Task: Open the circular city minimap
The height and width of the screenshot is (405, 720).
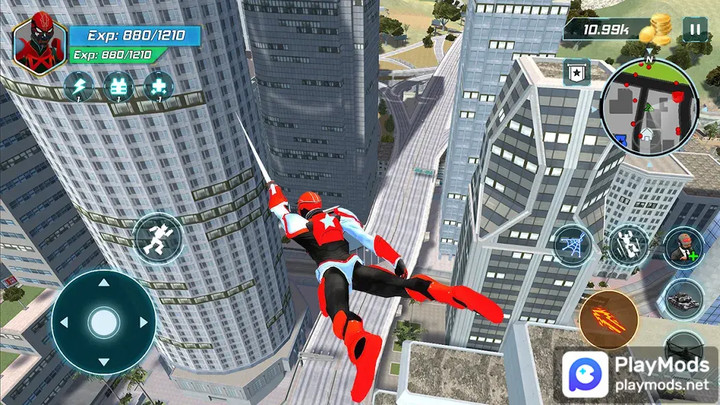Action: coord(647,105)
